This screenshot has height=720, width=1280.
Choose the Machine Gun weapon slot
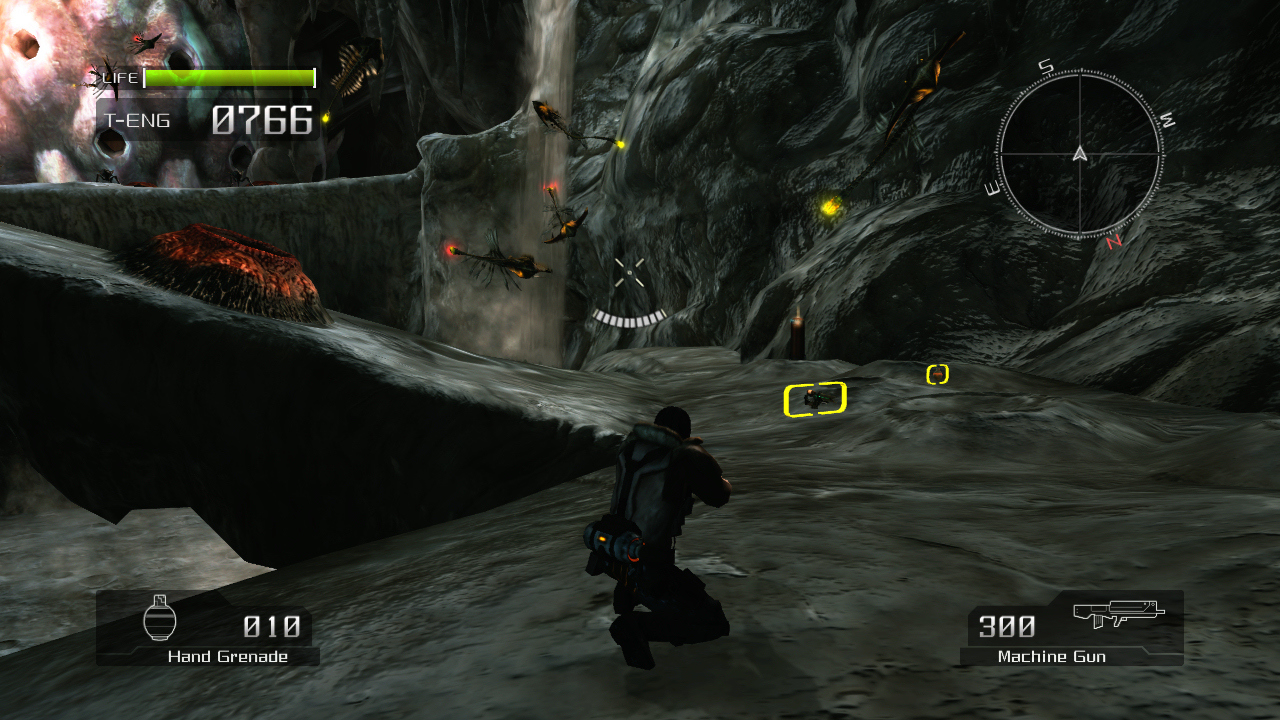click(1072, 628)
